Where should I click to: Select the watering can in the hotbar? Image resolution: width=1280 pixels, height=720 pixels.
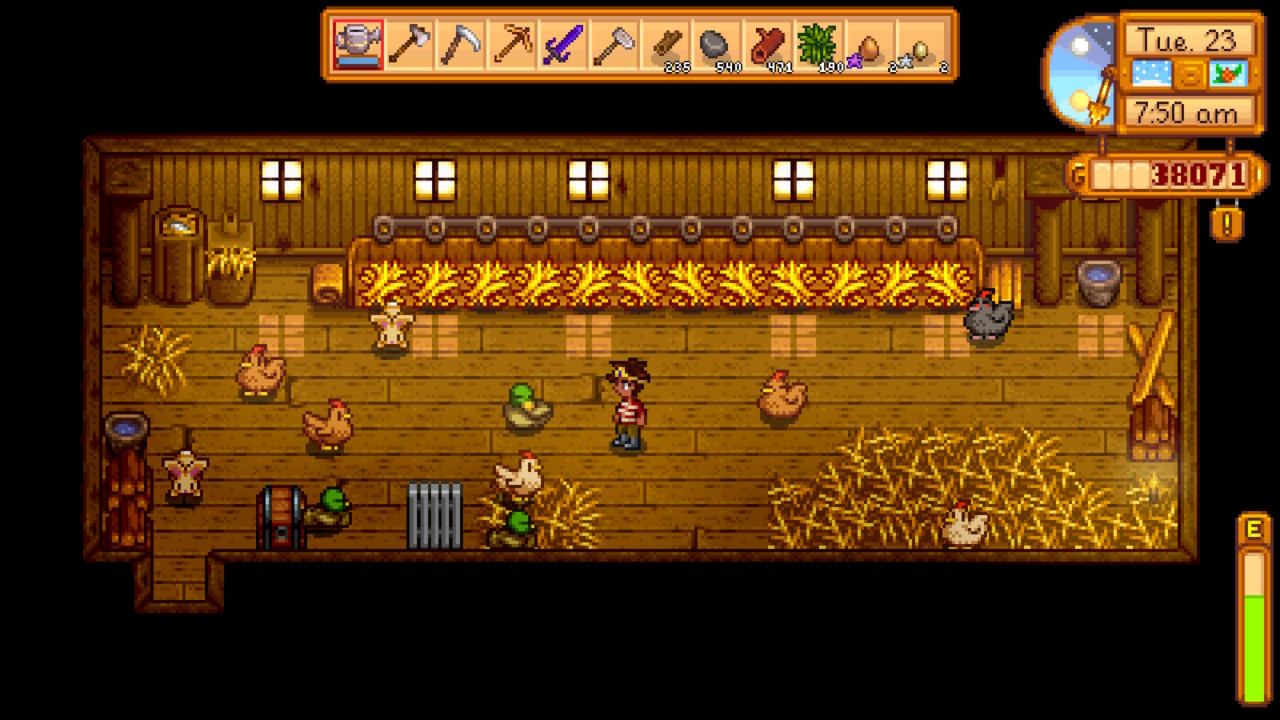coord(357,45)
